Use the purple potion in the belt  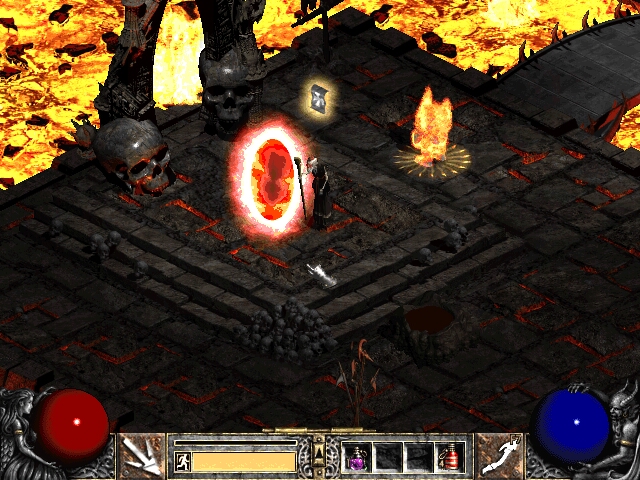(357, 457)
